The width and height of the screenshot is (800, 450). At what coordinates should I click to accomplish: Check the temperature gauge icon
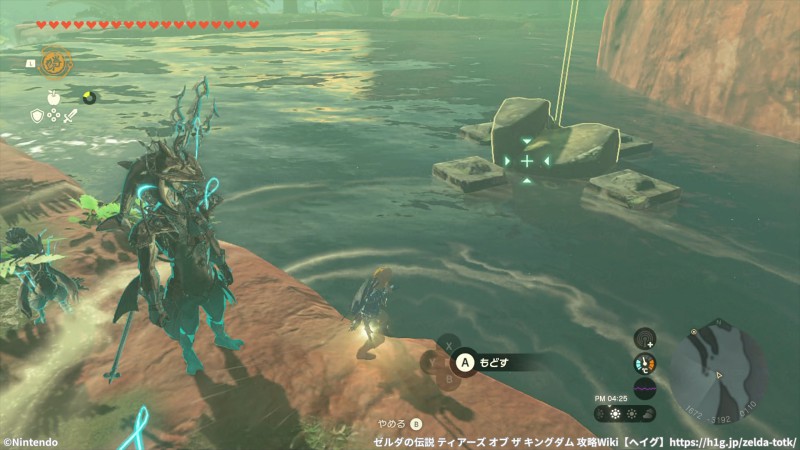(x=645, y=364)
